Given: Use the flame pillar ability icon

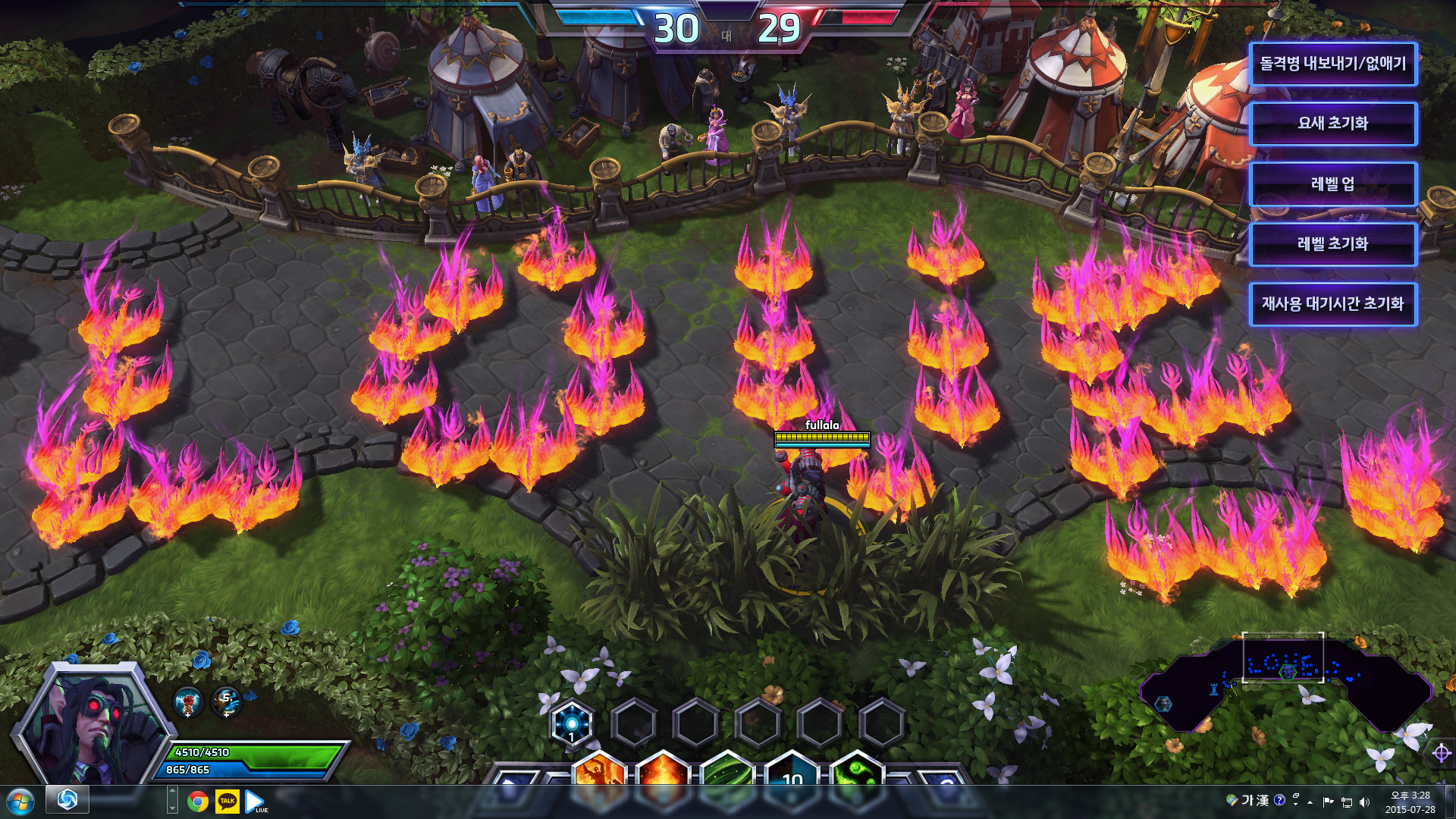Looking at the screenshot, I should 663,772.
